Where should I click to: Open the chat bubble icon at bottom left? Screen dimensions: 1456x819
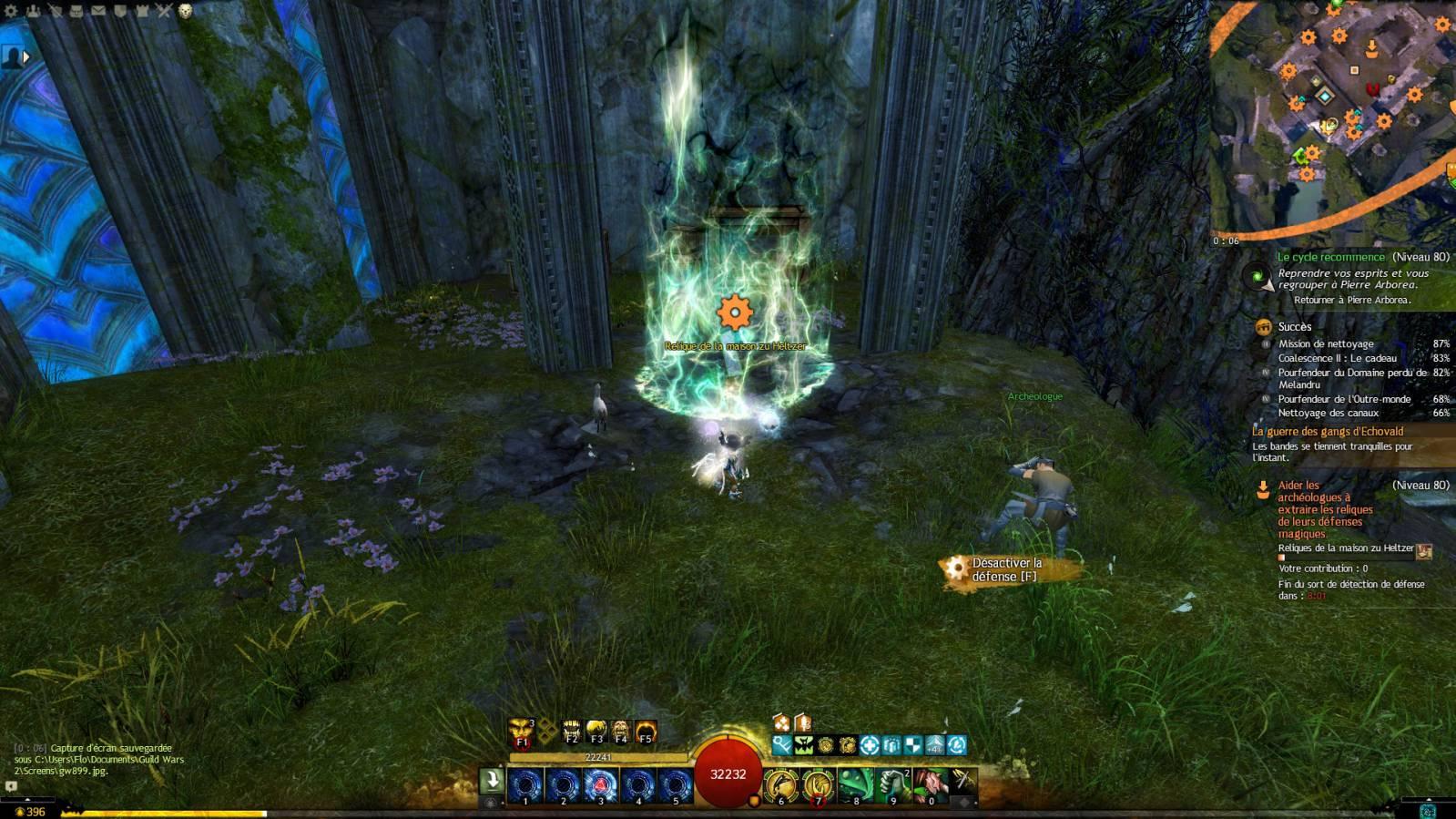pos(11,785)
